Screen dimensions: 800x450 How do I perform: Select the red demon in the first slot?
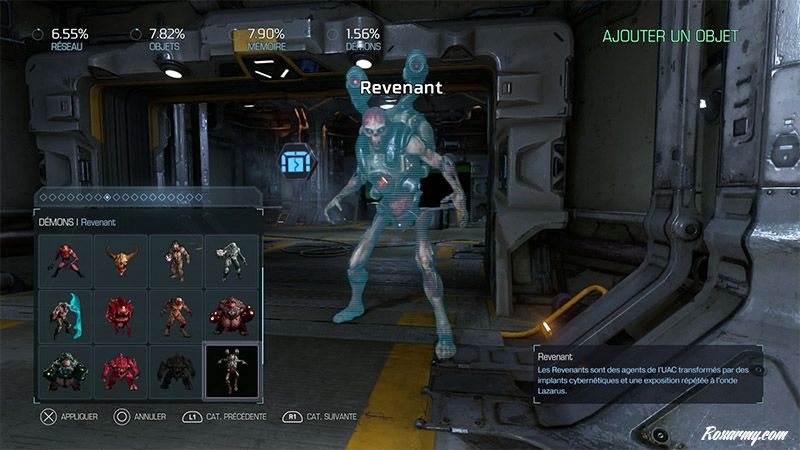[67, 262]
